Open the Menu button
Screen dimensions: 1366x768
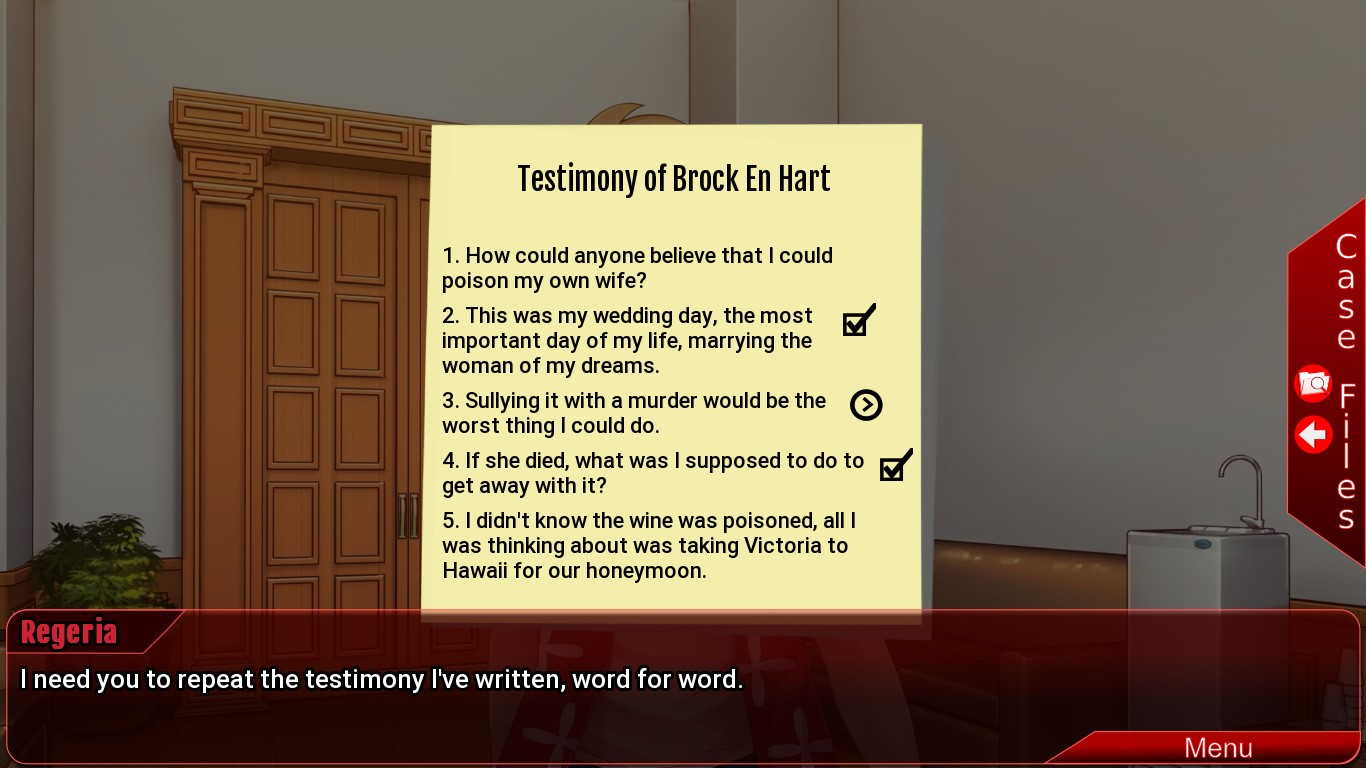point(1217,748)
